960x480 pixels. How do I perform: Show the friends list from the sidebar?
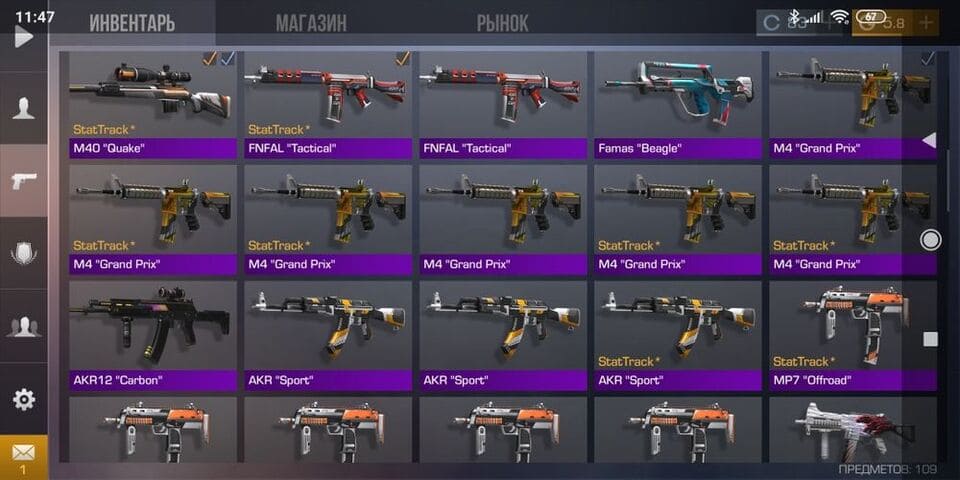(x=23, y=326)
